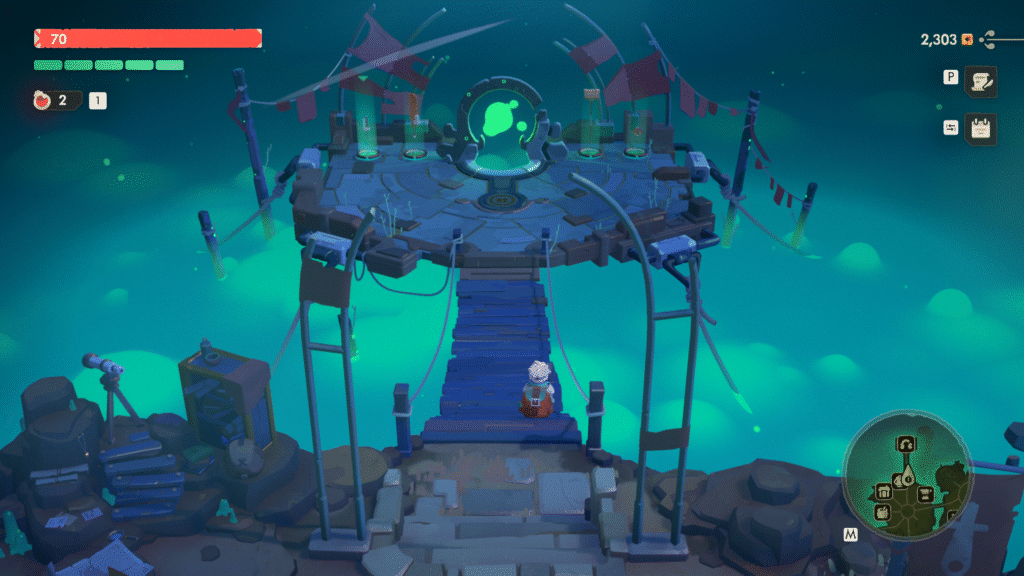Use the red health potion item

(x=43, y=100)
